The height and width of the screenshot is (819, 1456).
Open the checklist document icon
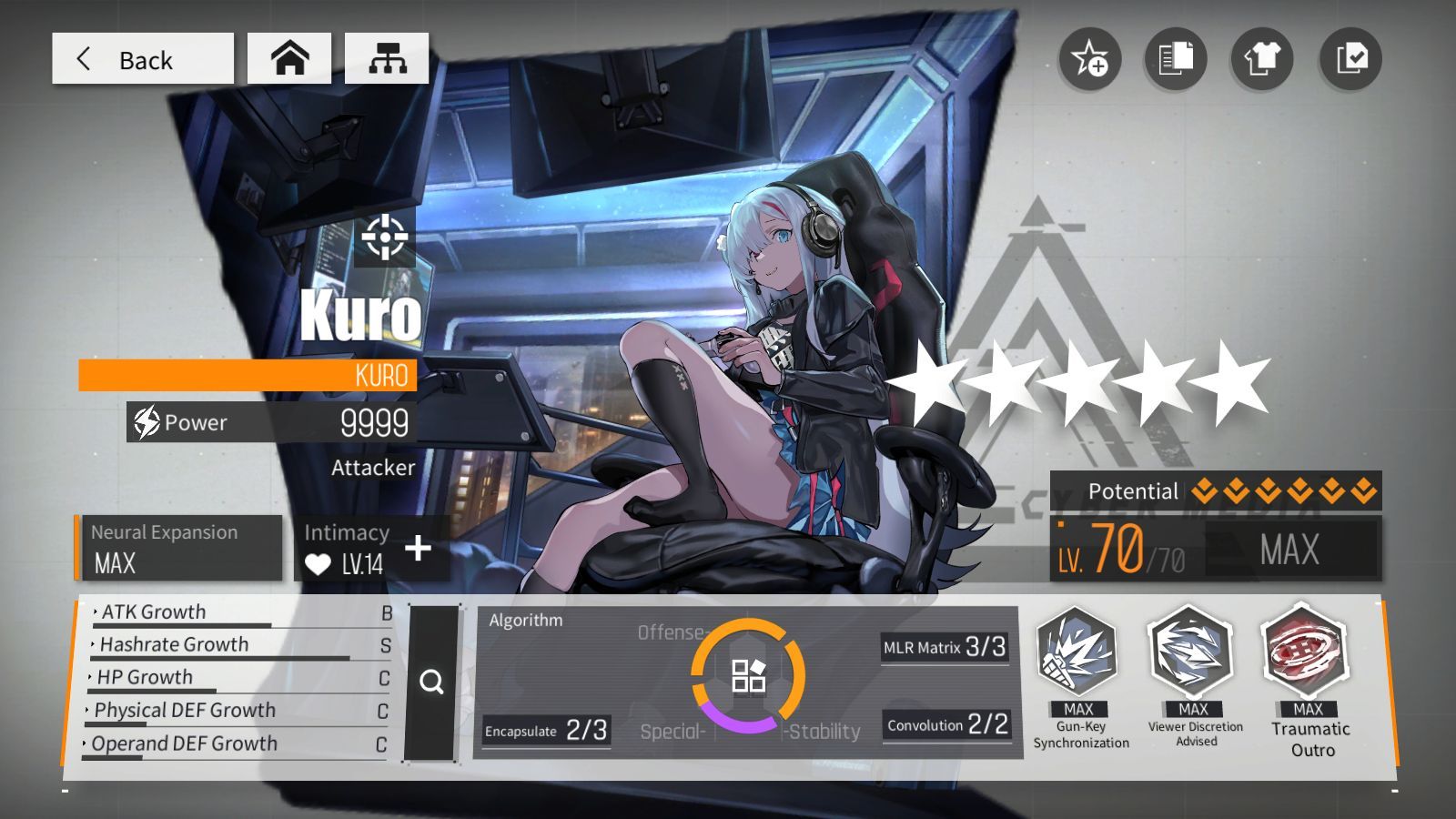tap(1350, 59)
